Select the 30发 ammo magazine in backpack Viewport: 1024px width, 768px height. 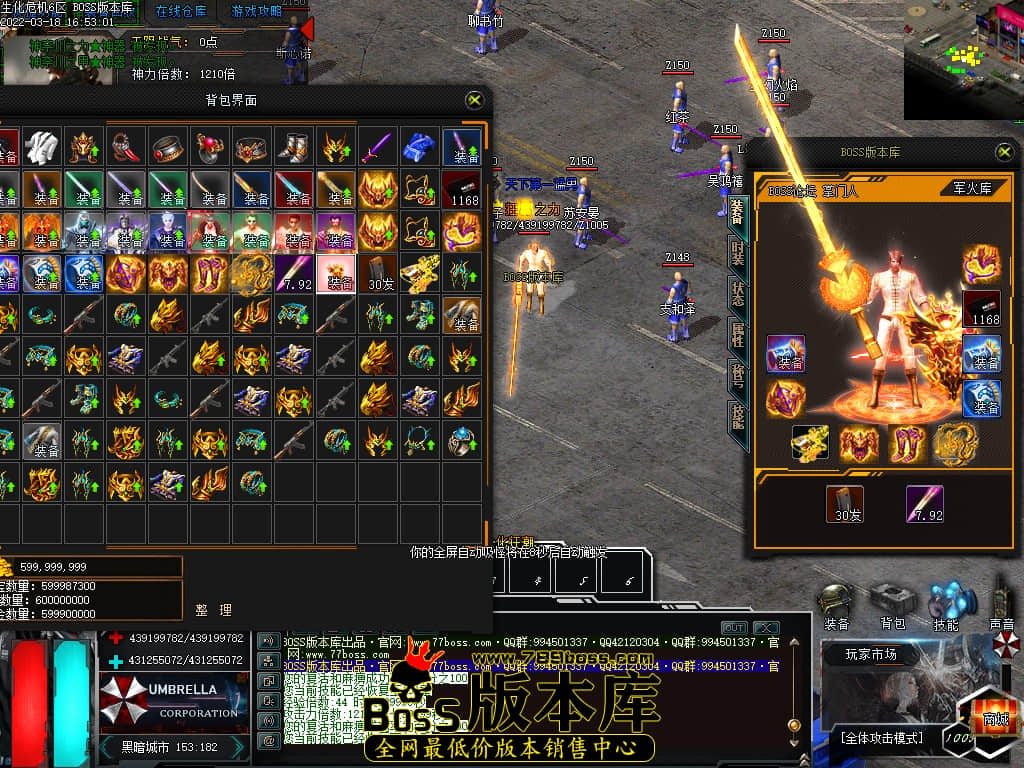[x=380, y=272]
